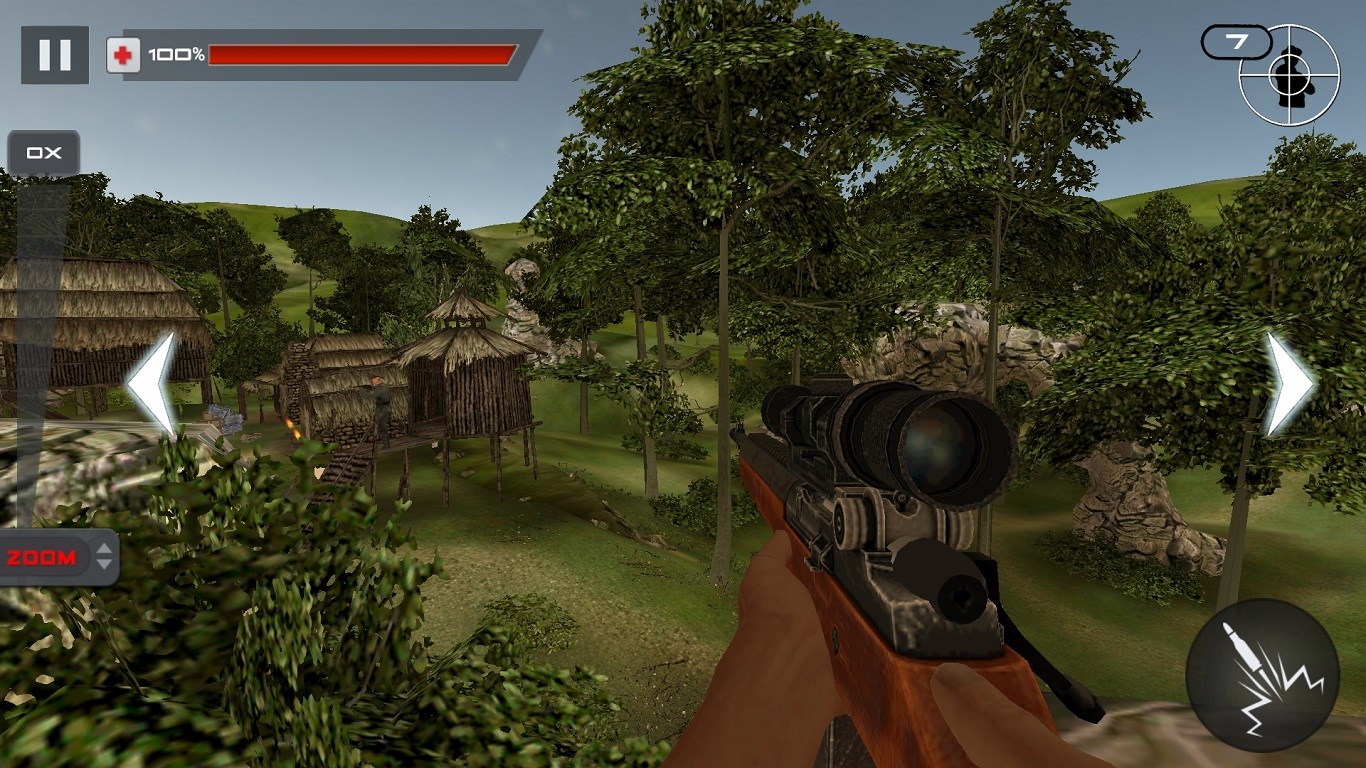
Task: Tap the up arrow of the zoom stepper
Action: 103,550
